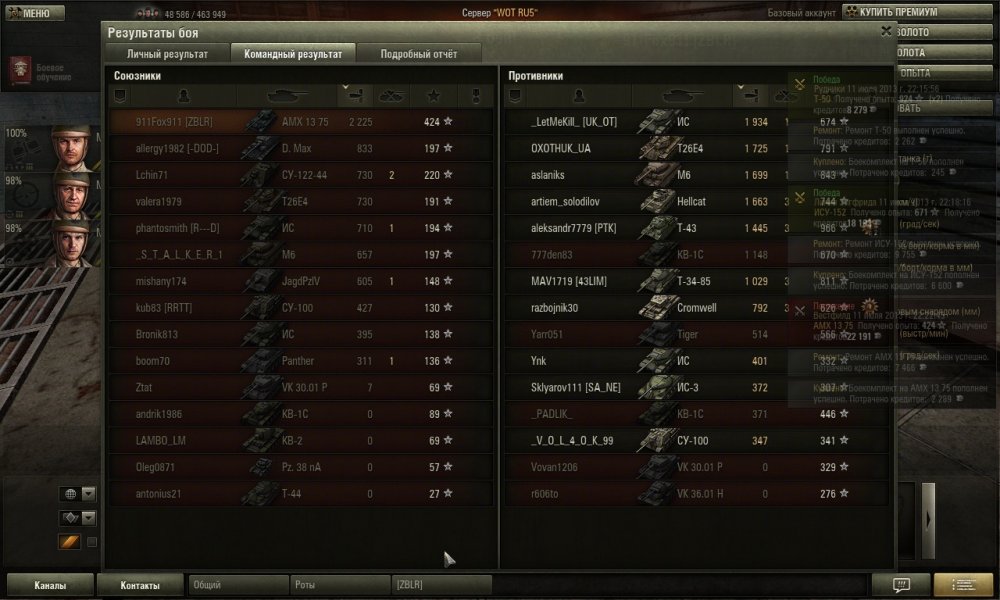Close the battle results window
The width and height of the screenshot is (1000, 600).
(x=886, y=32)
